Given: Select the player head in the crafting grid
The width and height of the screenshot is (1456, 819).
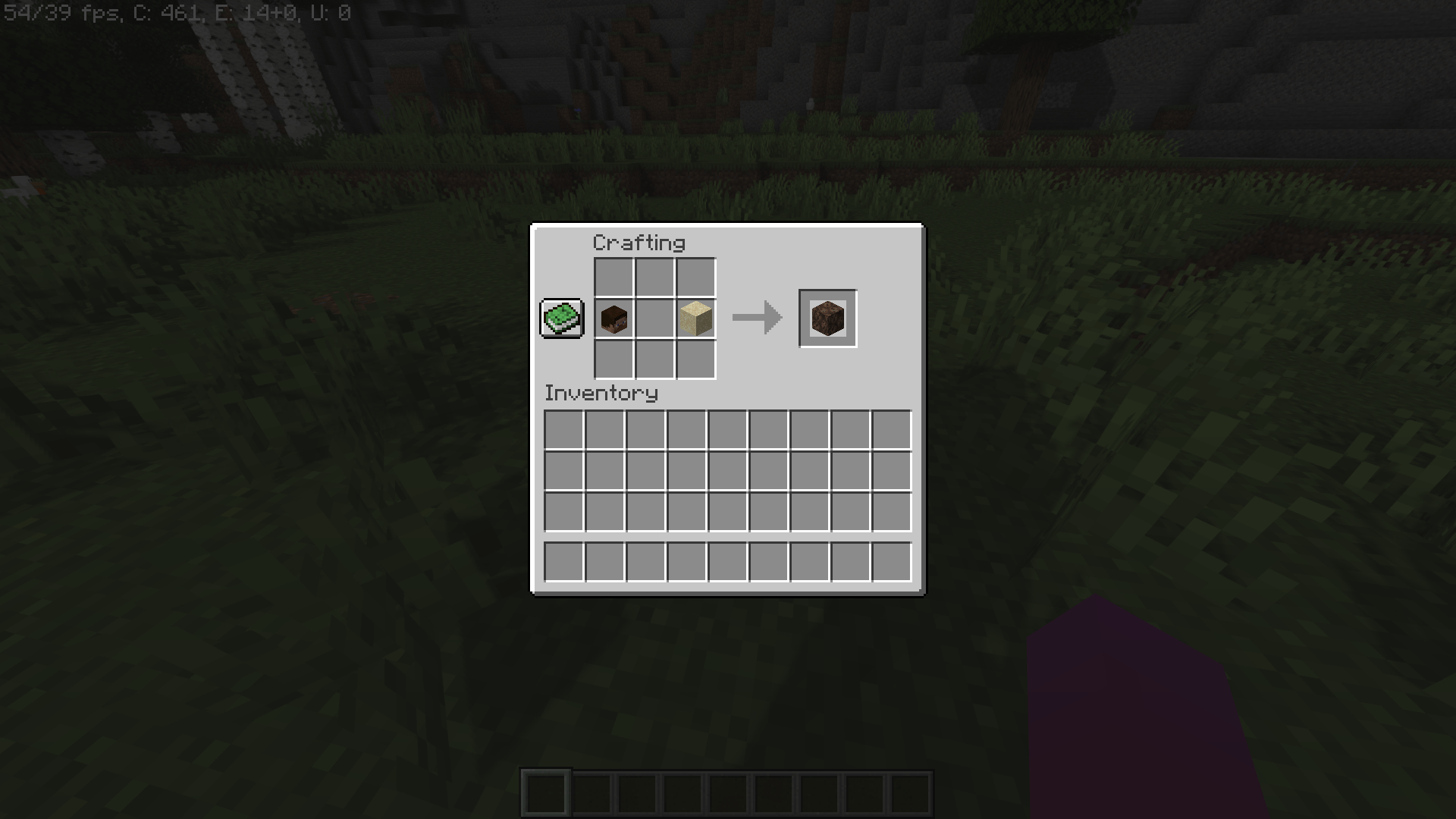Looking at the screenshot, I should coord(614,318).
